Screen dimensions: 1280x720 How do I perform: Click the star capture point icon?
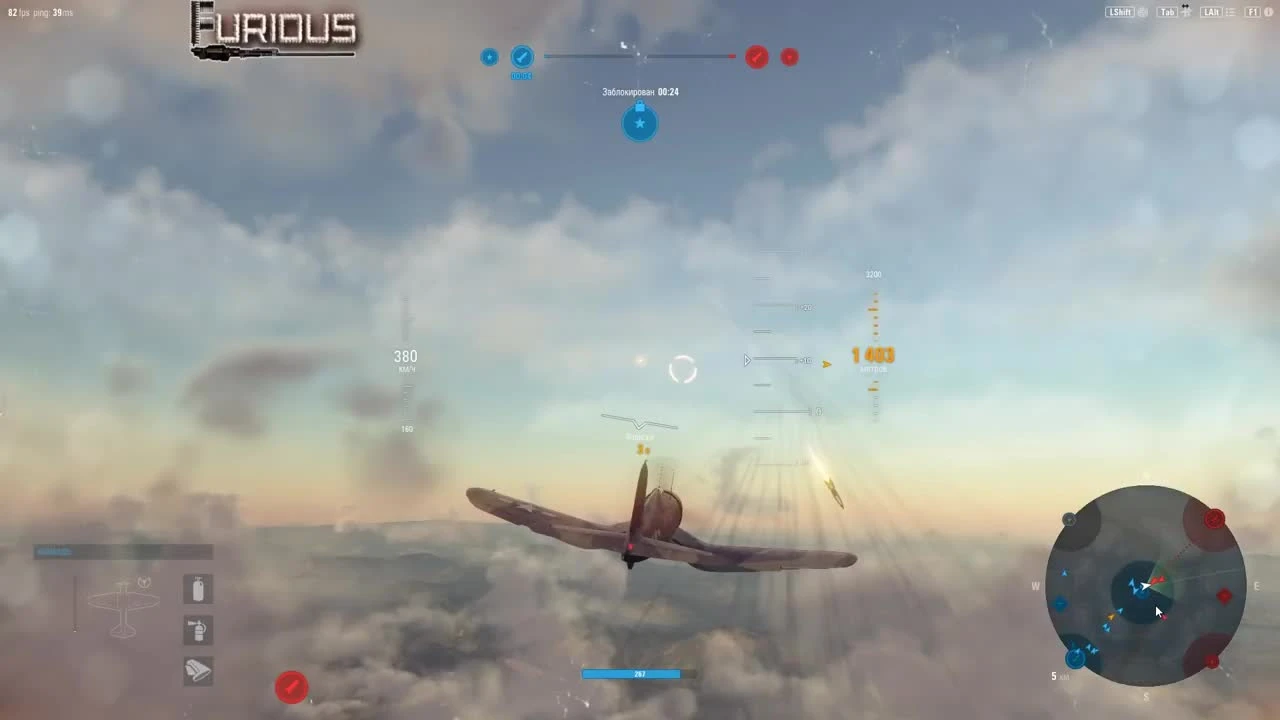coord(639,123)
